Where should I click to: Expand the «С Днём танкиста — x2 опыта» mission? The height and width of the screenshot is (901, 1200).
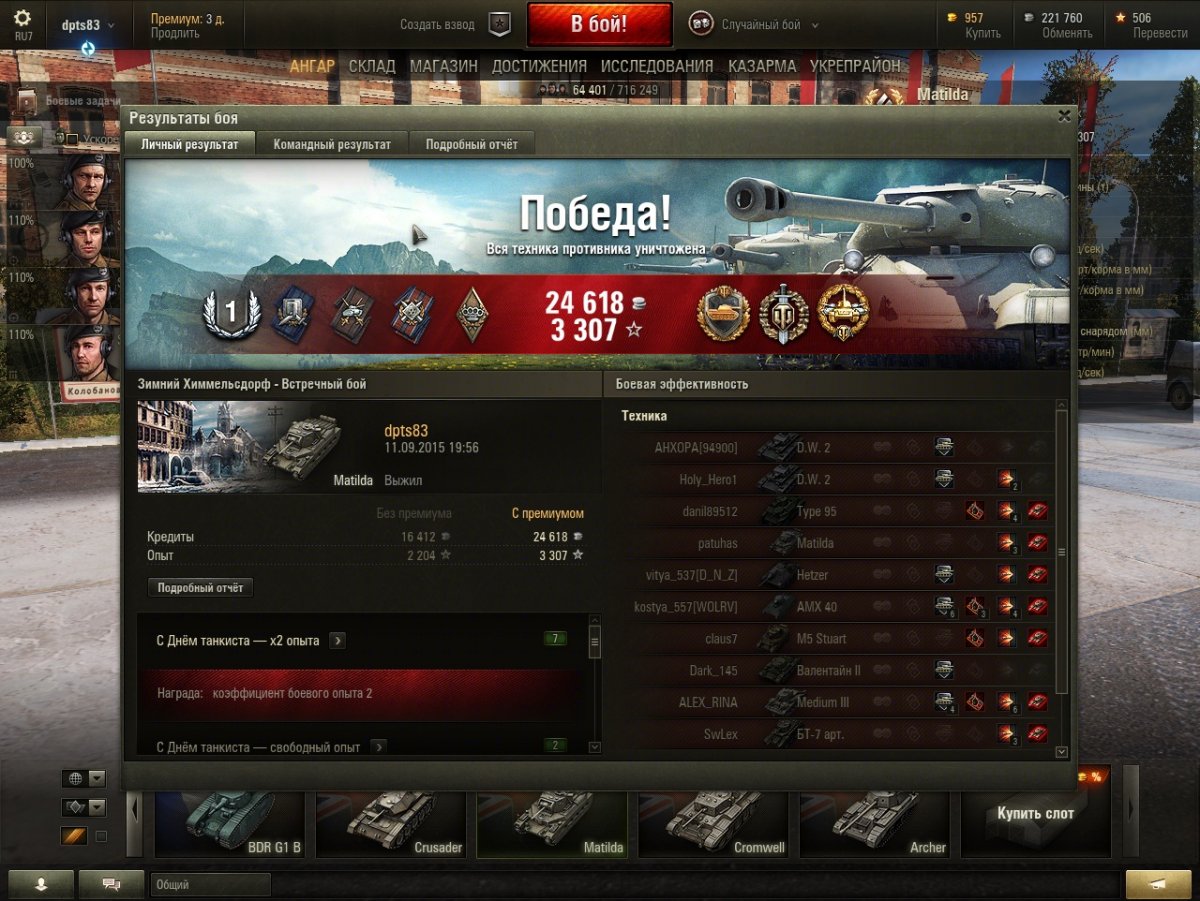pos(337,640)
